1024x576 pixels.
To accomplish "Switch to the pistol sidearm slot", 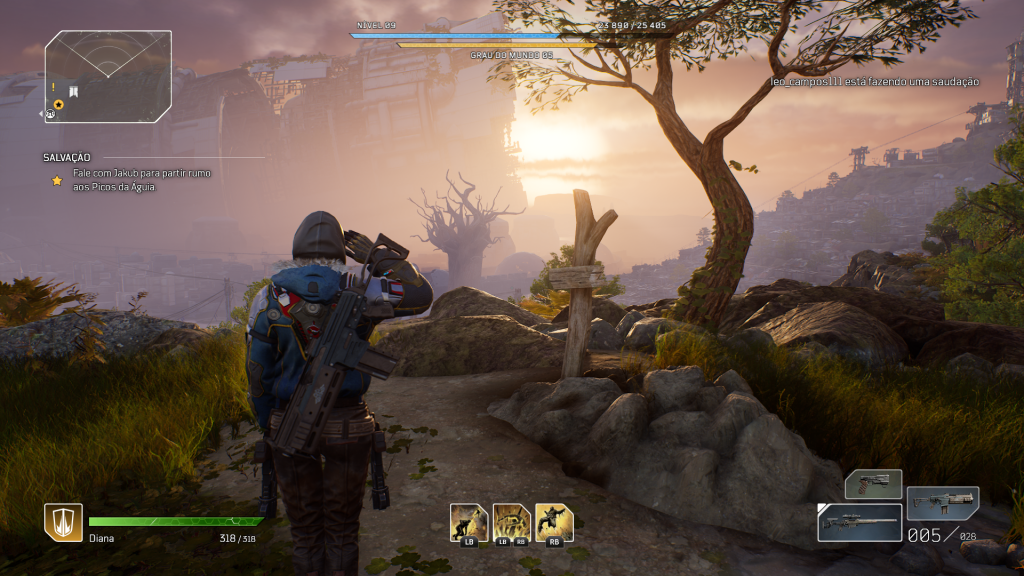I will 873,485.
